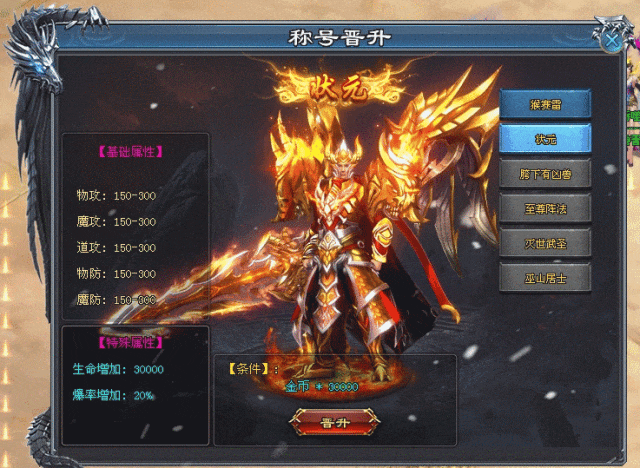640x468 pixels.
Task: Click the red 晋升 promote button
Action: click(x=334, y=421)
